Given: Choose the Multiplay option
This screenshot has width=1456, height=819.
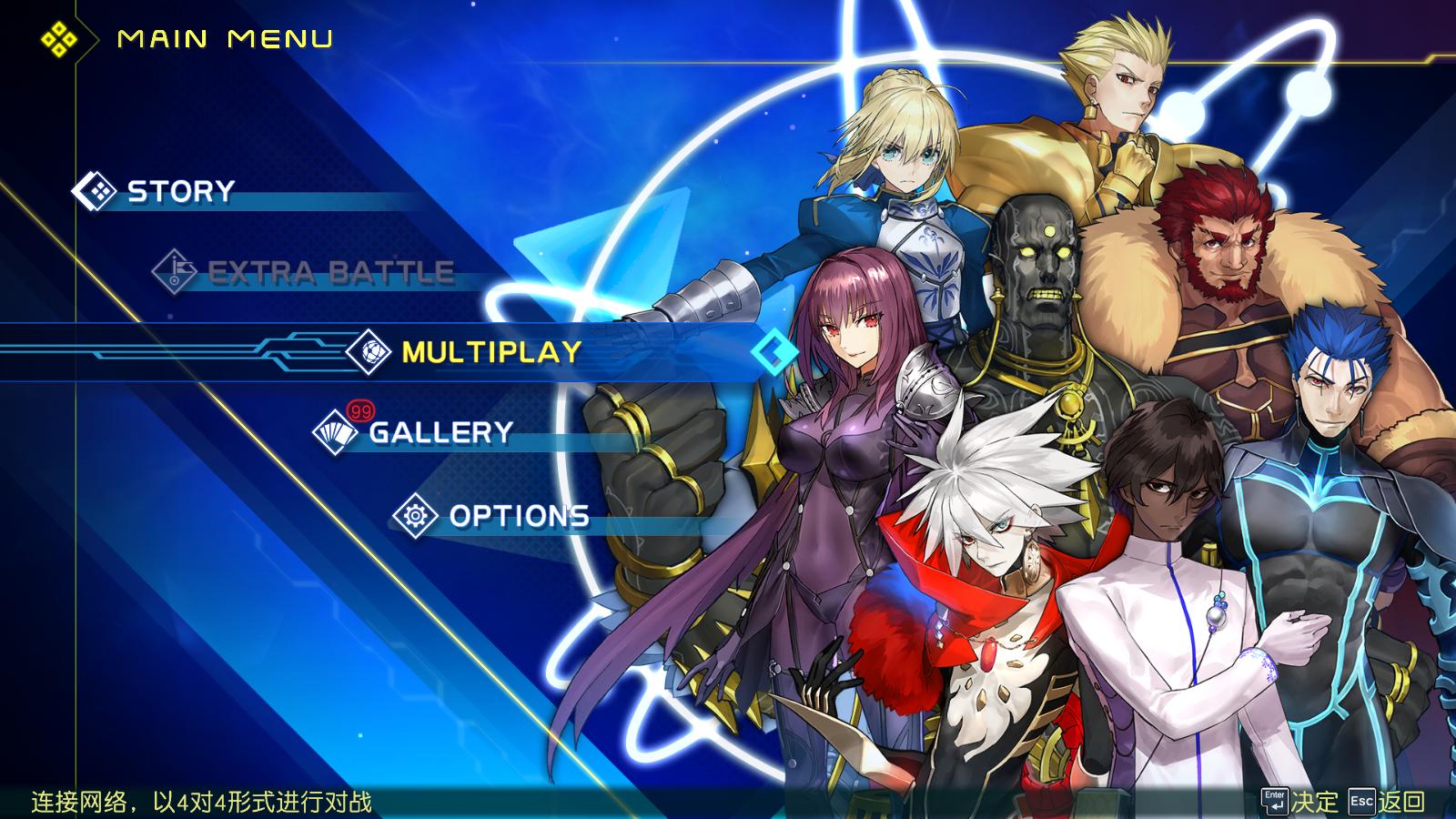Looking at the screenshot, I should pyautogui.click(x=491, y=352).
